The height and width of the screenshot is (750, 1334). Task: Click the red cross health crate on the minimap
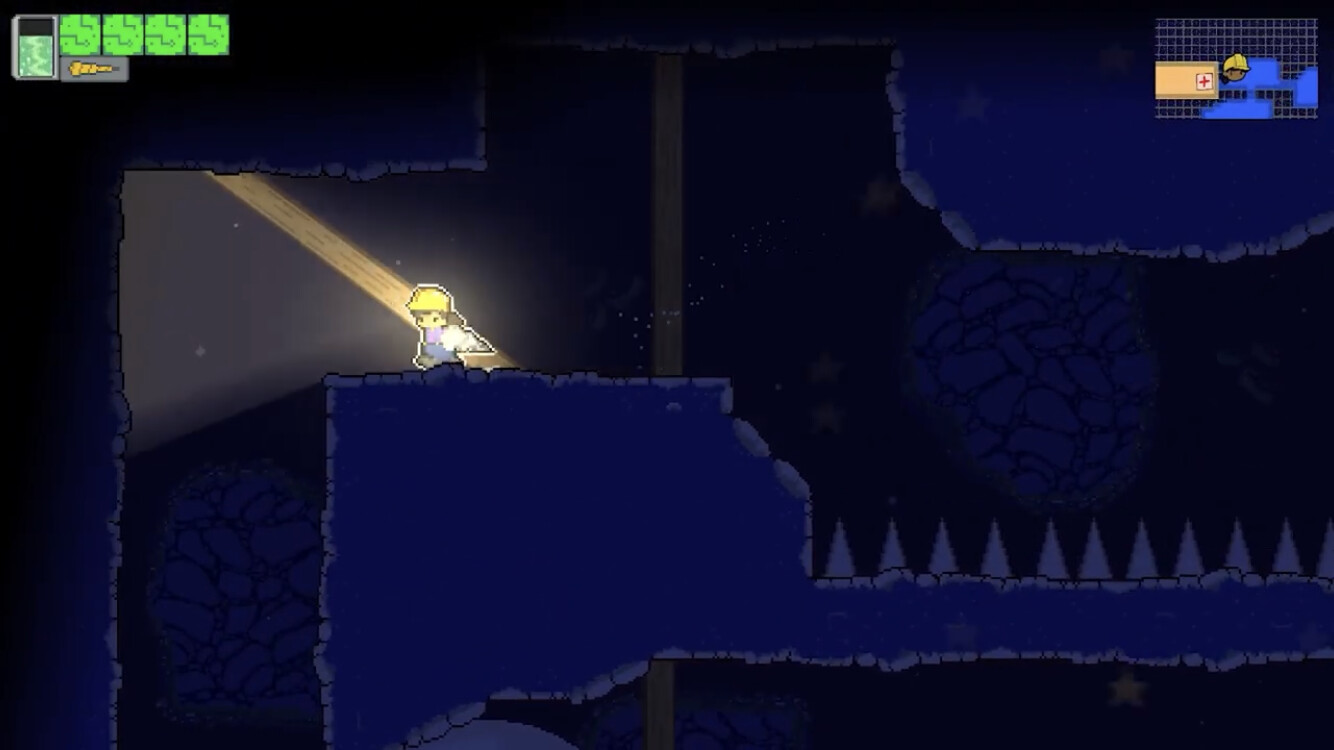(1204, 81)
